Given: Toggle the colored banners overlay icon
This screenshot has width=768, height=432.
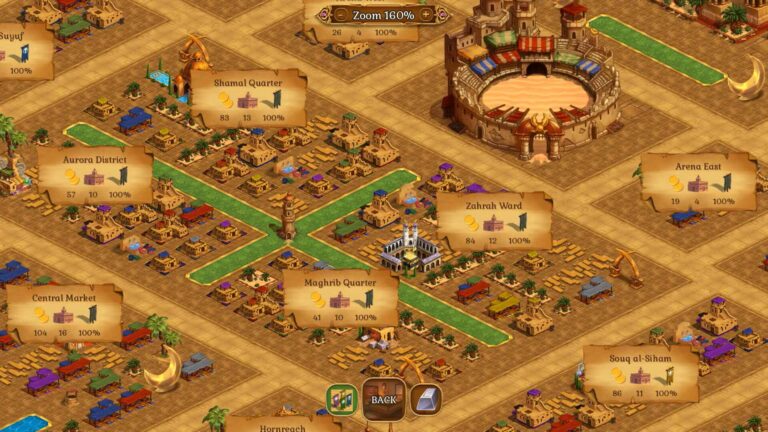Looking at the screenshot, I should pyautogui.click(x=341, y=399).
